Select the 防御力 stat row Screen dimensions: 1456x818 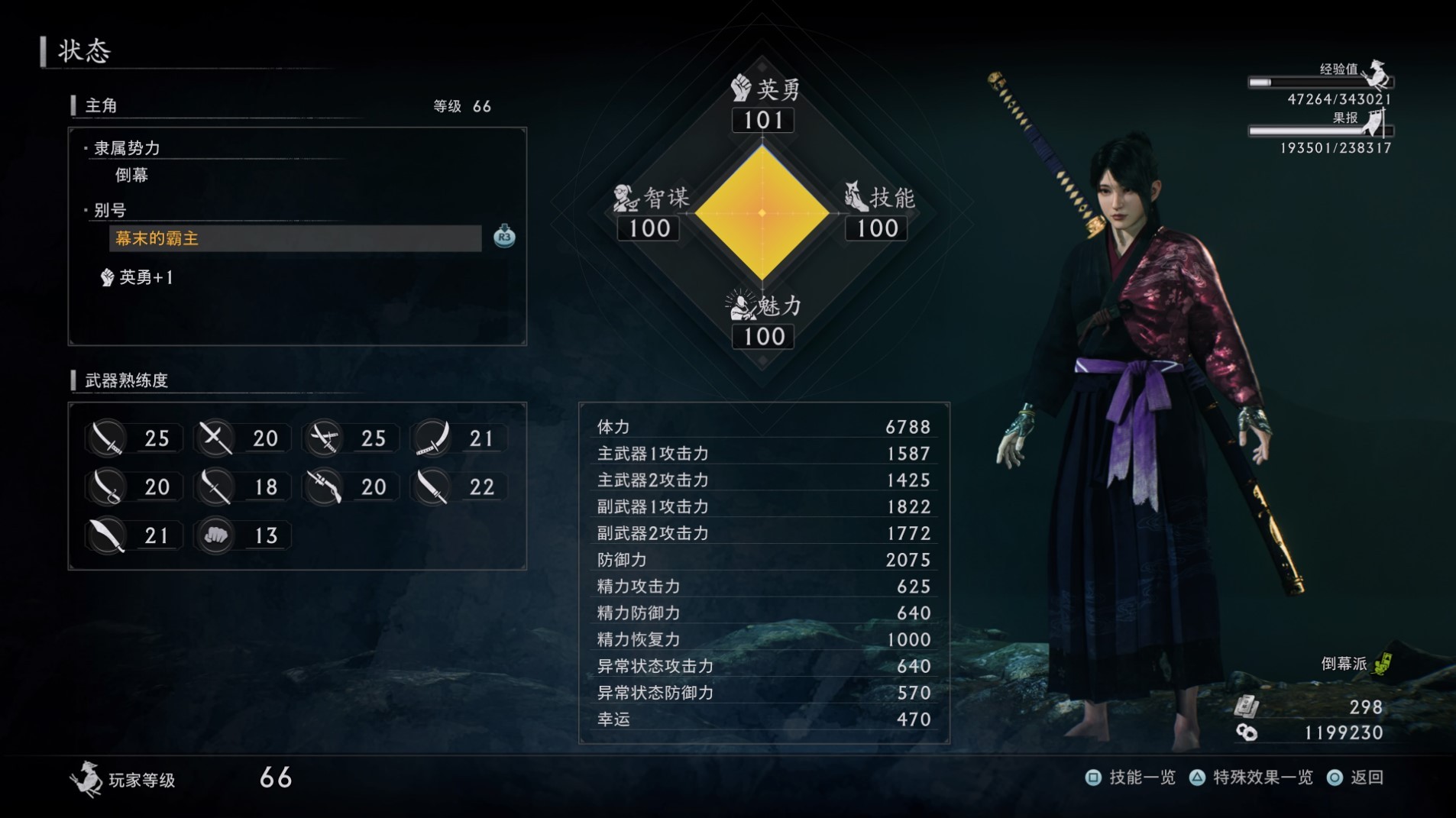[x=763, y=560]
